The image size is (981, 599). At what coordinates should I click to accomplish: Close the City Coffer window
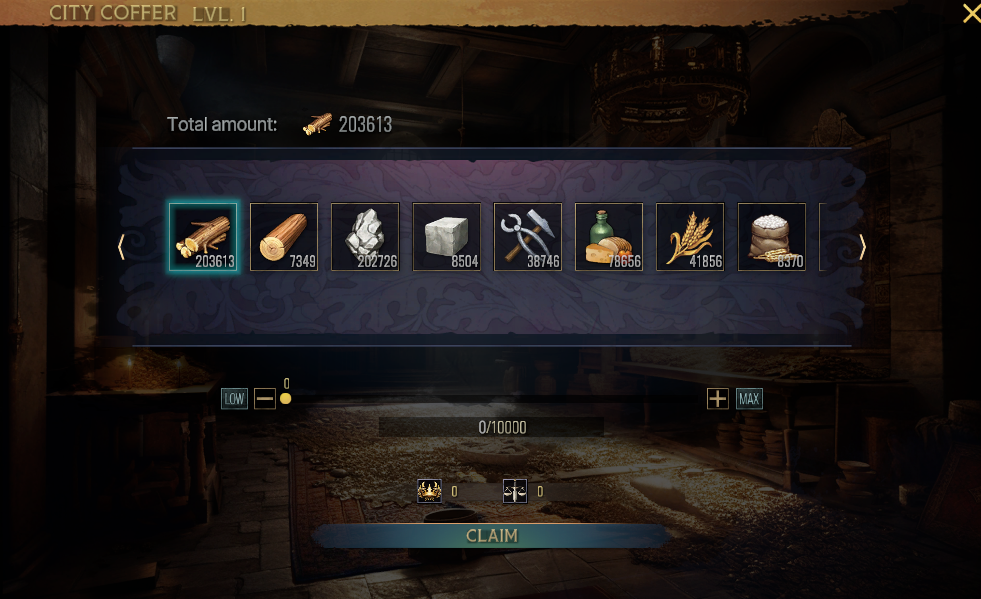click(x=970, y=13)
